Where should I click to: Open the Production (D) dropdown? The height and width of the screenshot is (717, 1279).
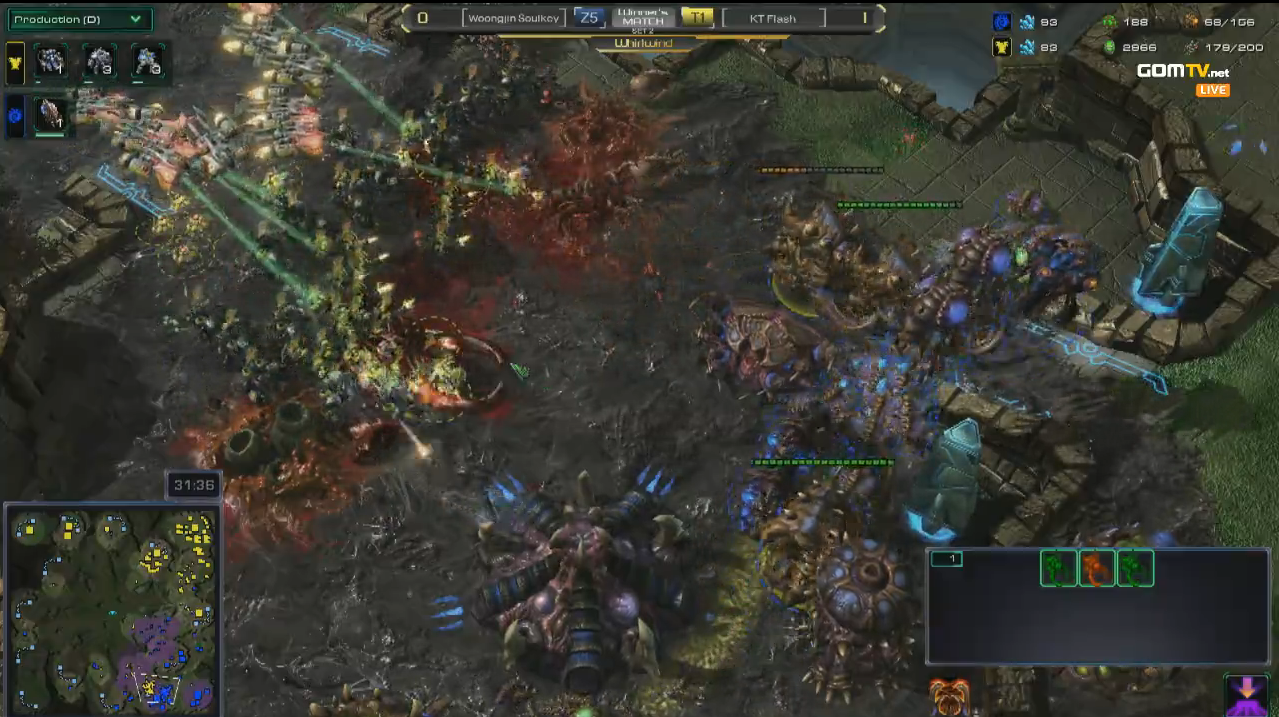(x=79, y=19)
